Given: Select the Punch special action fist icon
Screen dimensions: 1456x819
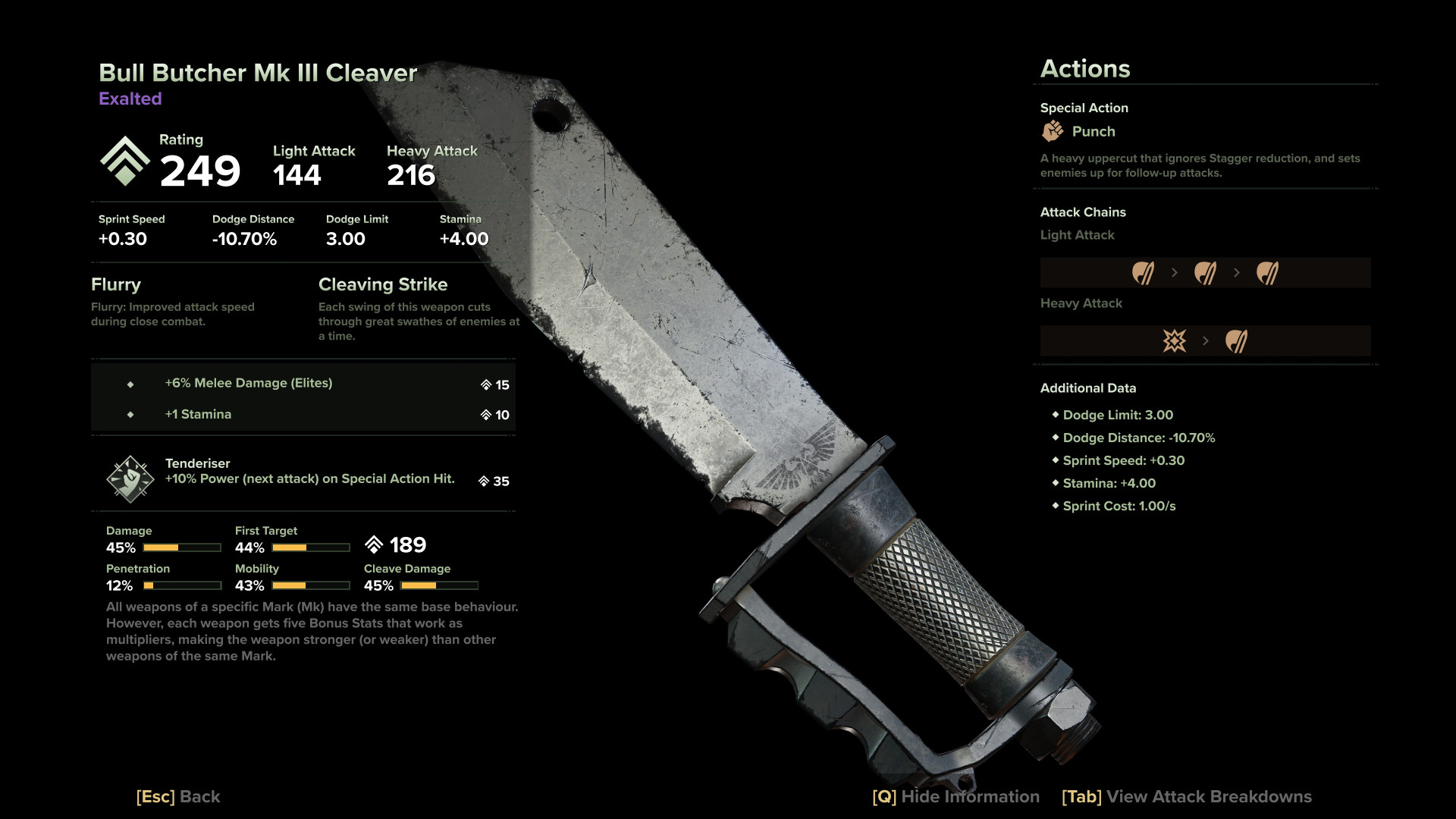Looking at the screenshot, I should (x=1053, y=131).
